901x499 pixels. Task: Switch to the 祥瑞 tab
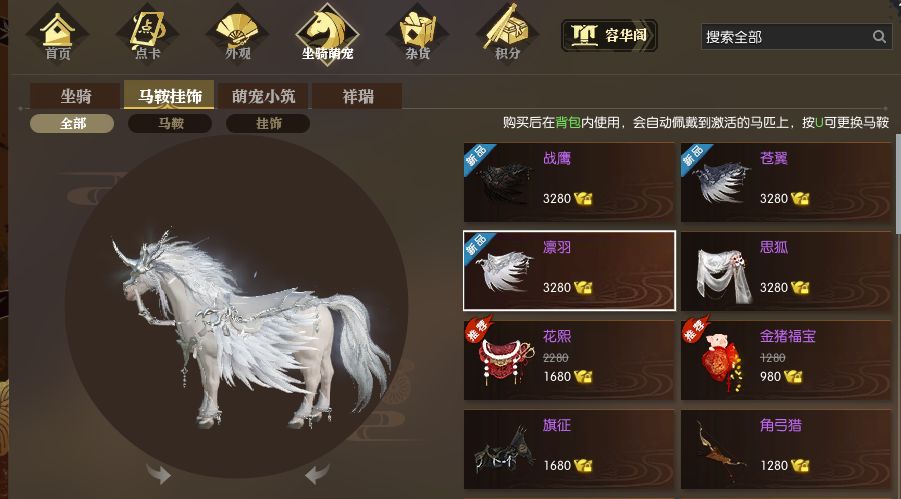[x=357, y=97]
